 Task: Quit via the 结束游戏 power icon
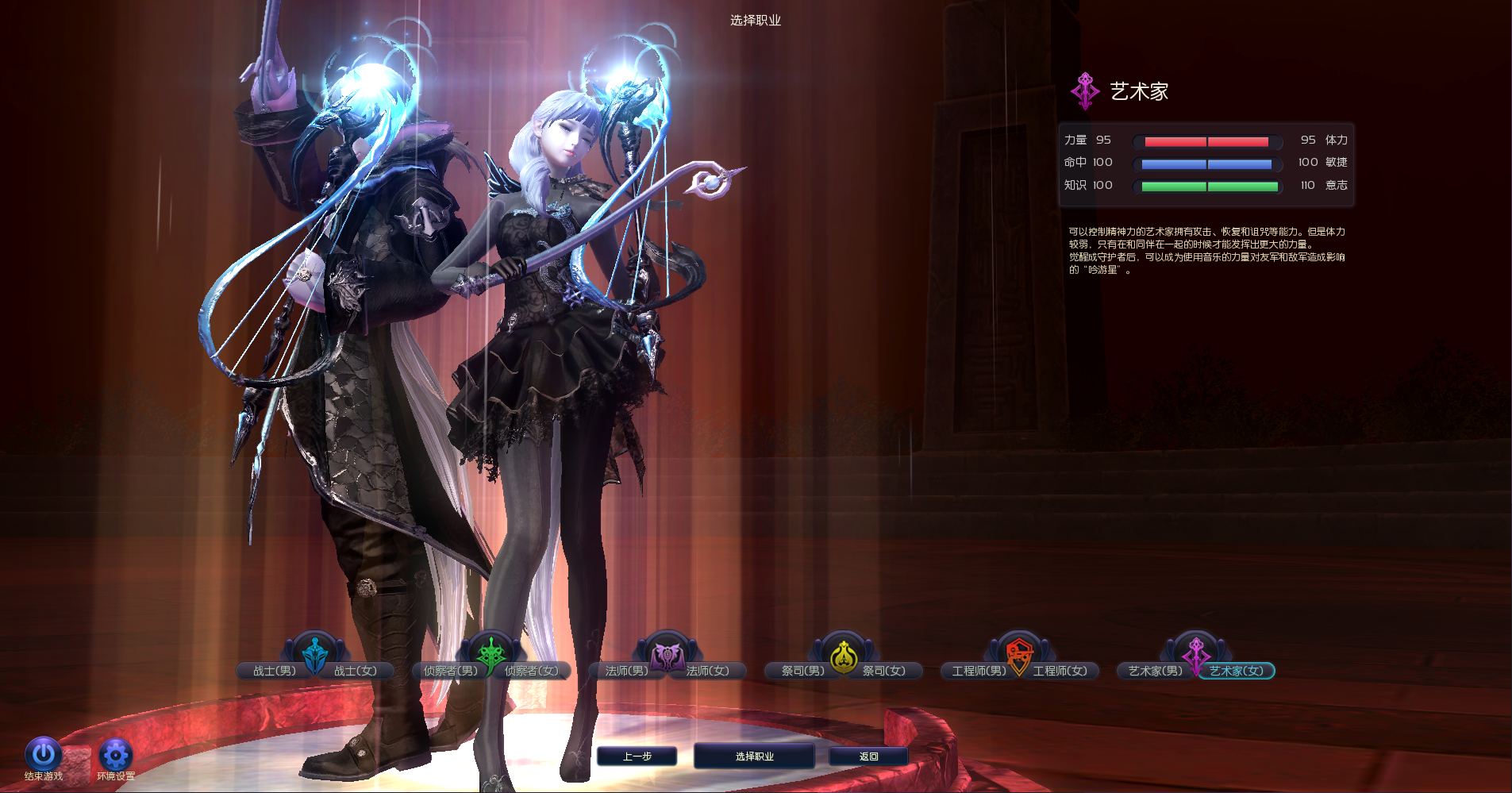43,755
